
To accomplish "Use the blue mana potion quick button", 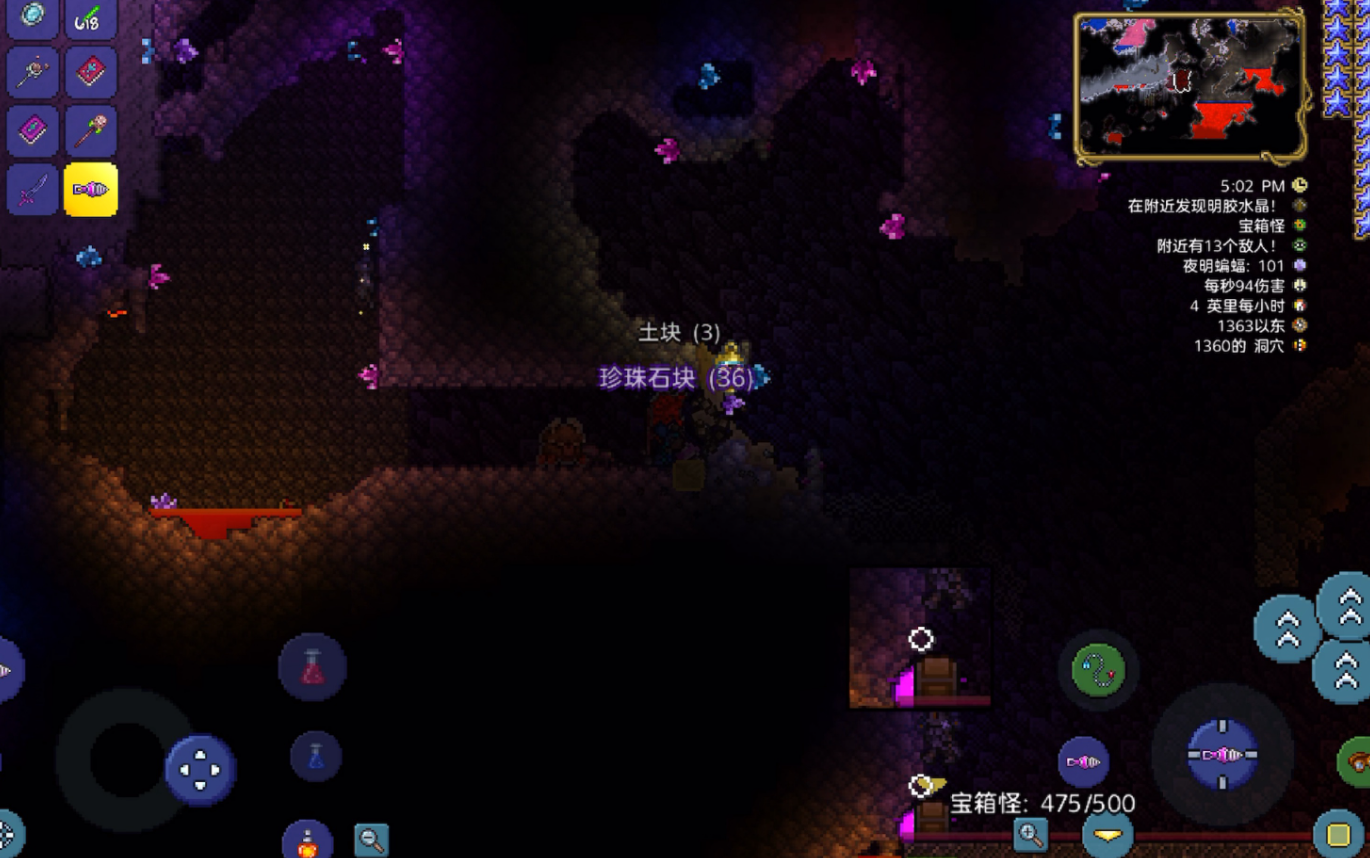I will click(x=316, y=756).
